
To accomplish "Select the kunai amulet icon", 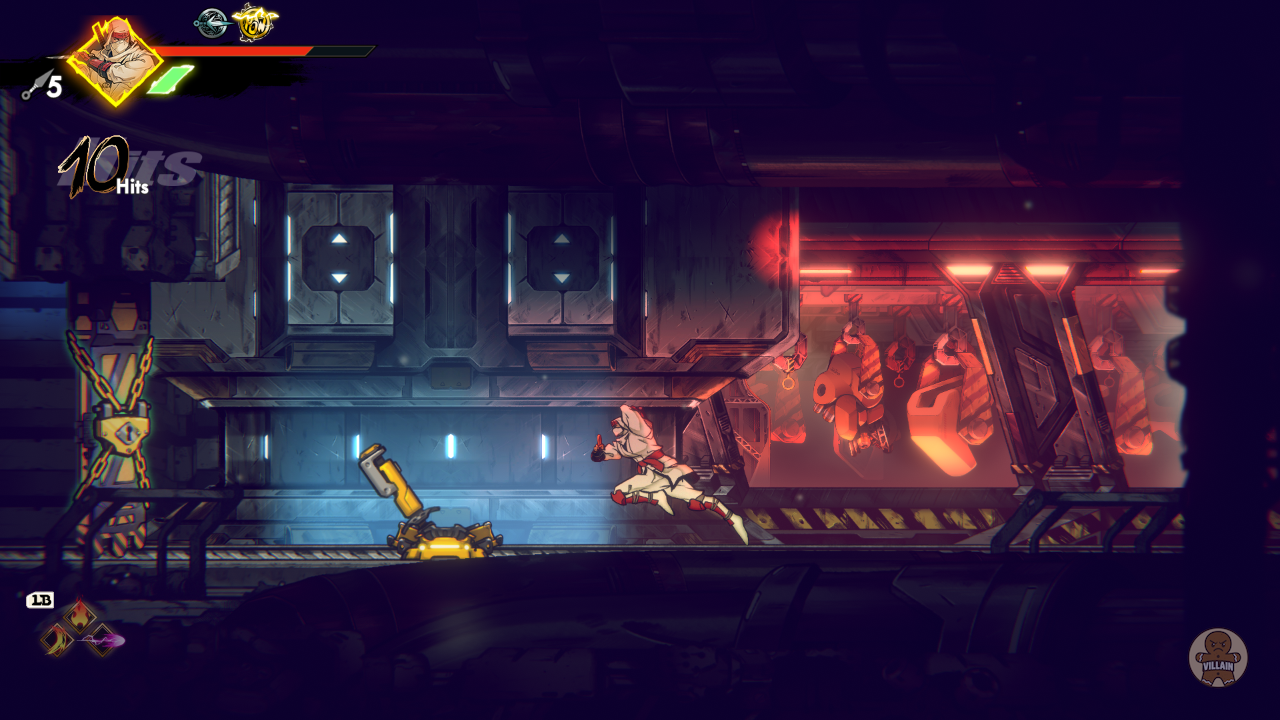I will 211,22.
